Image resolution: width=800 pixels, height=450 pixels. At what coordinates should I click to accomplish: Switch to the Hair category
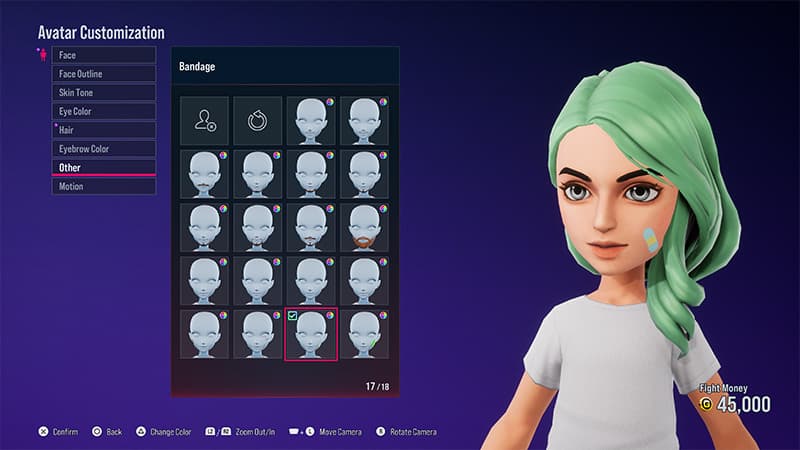point(104,130)
